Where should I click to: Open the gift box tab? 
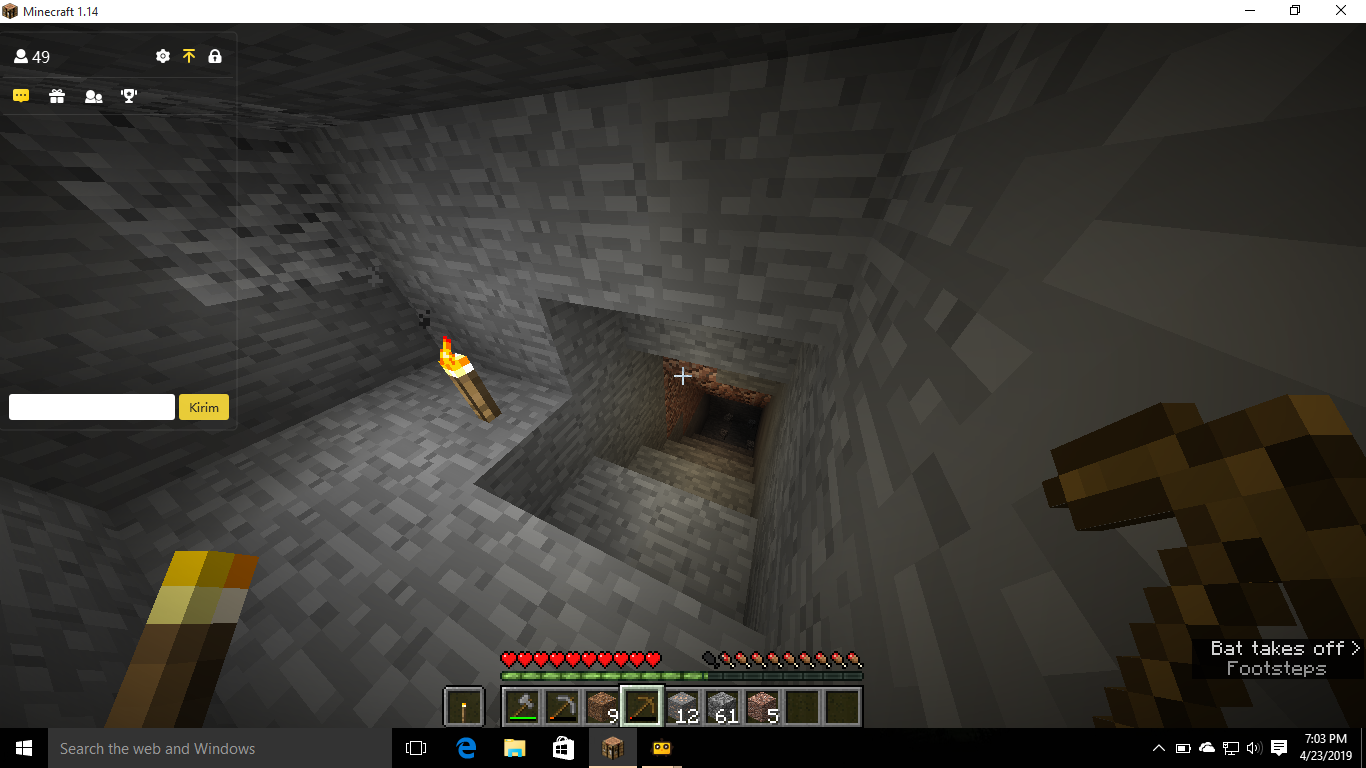click(57, 96)
